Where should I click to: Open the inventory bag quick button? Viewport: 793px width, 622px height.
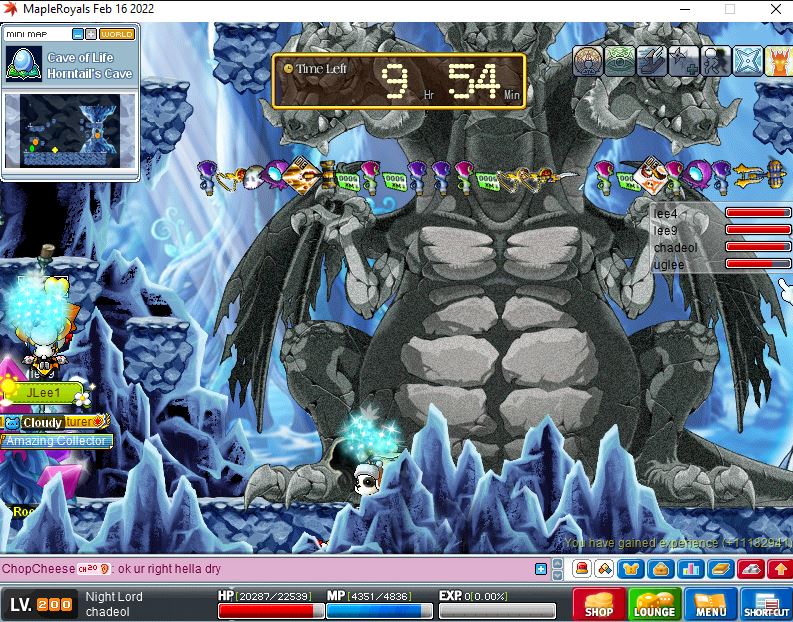(x=659, y=570)
